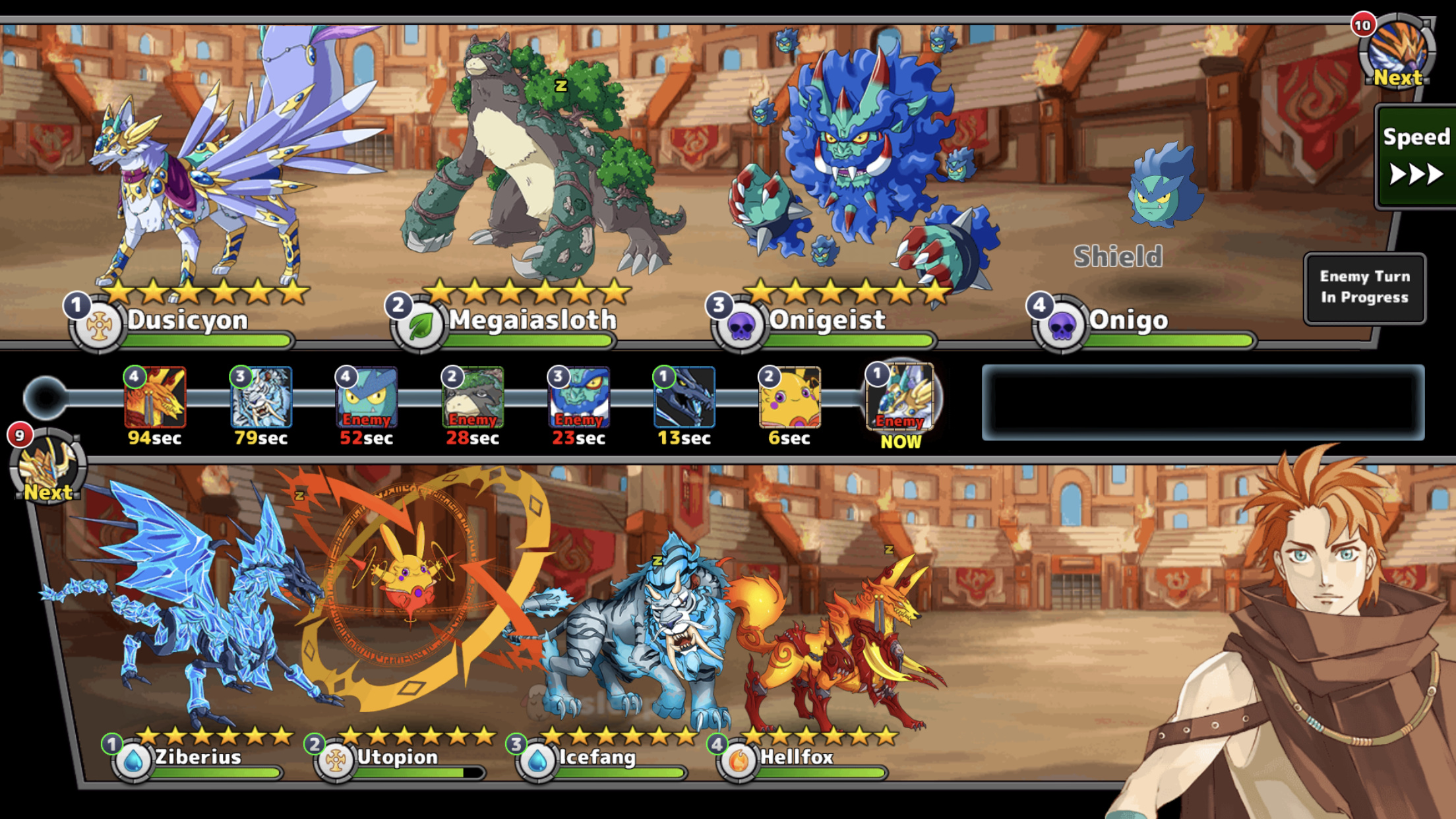Select Icefang's 79sec timeline portrait
Screen dimensions: 1456x819
261,398
